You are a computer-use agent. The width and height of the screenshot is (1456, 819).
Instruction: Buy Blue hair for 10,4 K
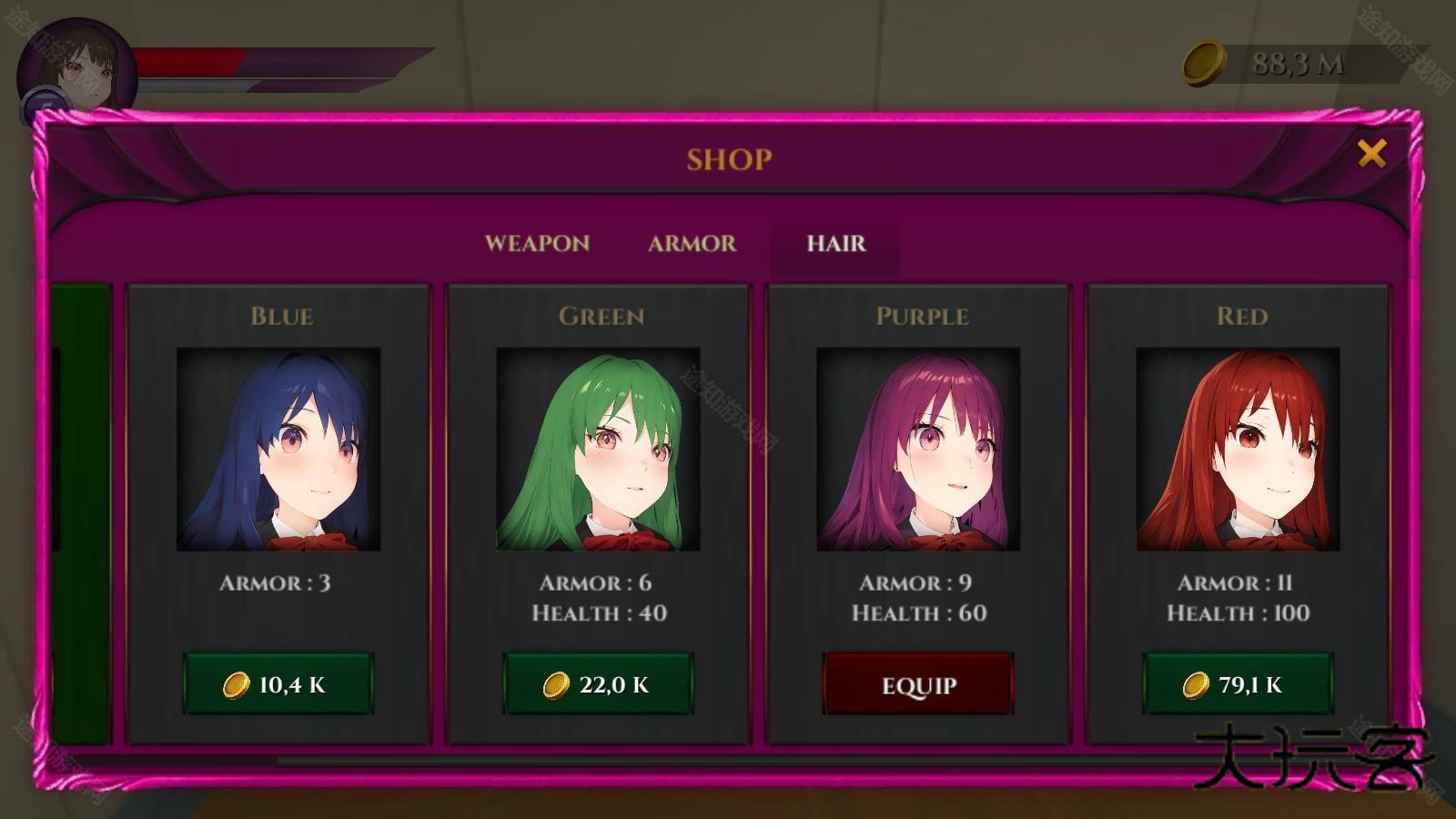278,684
